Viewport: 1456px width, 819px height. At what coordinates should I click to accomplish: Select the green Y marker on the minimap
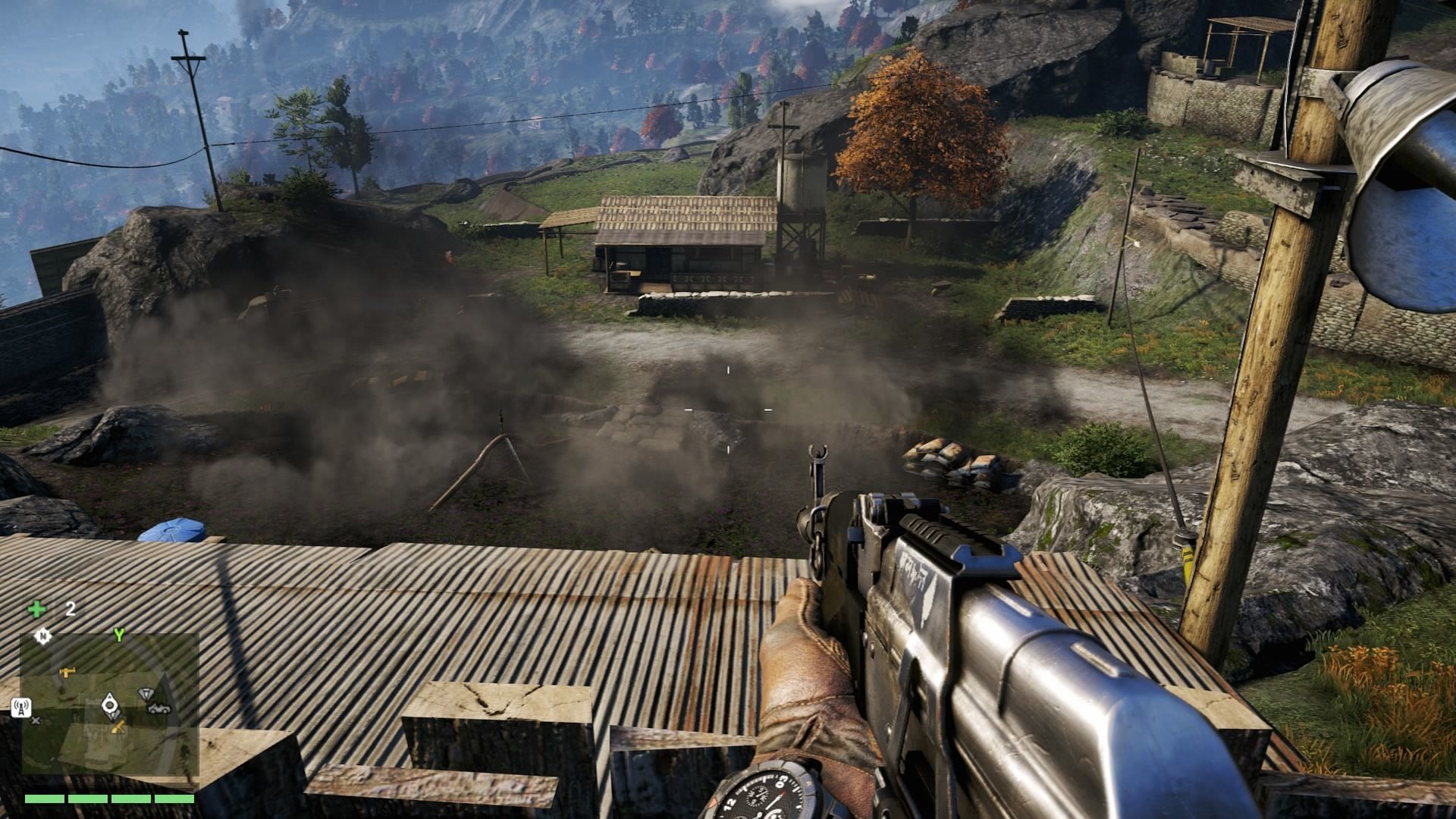coord(118,635)
